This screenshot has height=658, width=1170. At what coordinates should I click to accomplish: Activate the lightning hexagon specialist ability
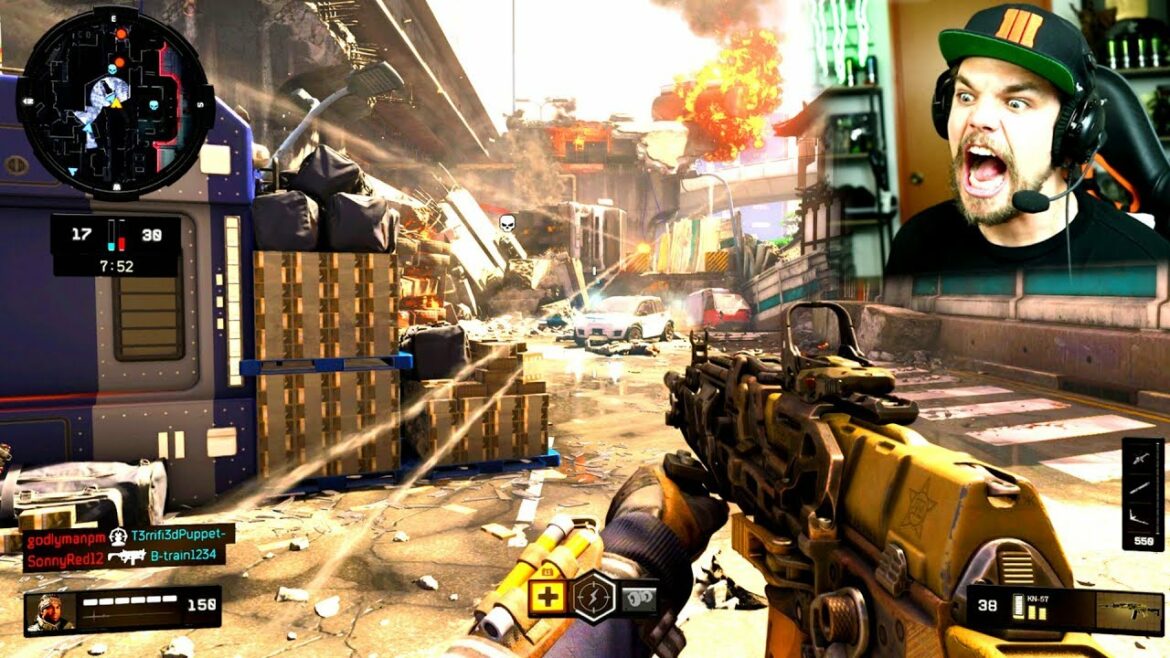pyautogui.click(x=593, y=598)
